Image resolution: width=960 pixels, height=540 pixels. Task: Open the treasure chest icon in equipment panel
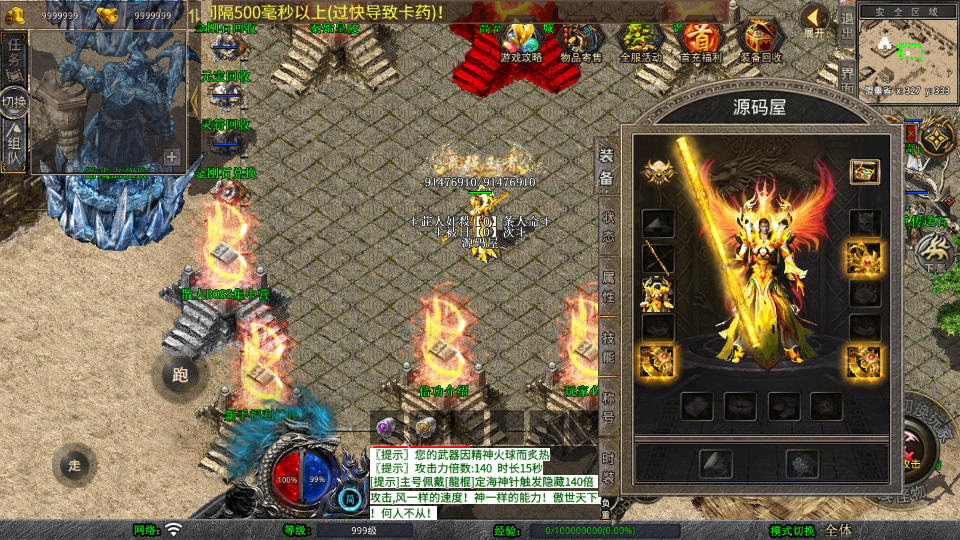pyautogui.click(x=864, y=171)
